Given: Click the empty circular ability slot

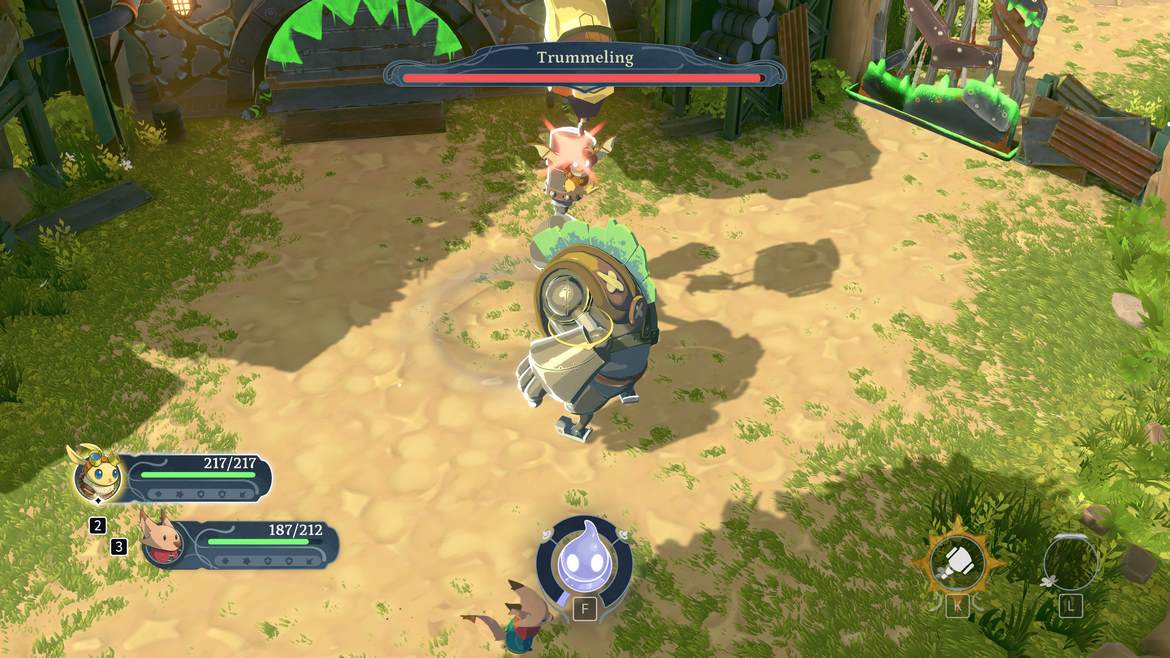Looking at the screenshot, I should tap(1071, 563).
